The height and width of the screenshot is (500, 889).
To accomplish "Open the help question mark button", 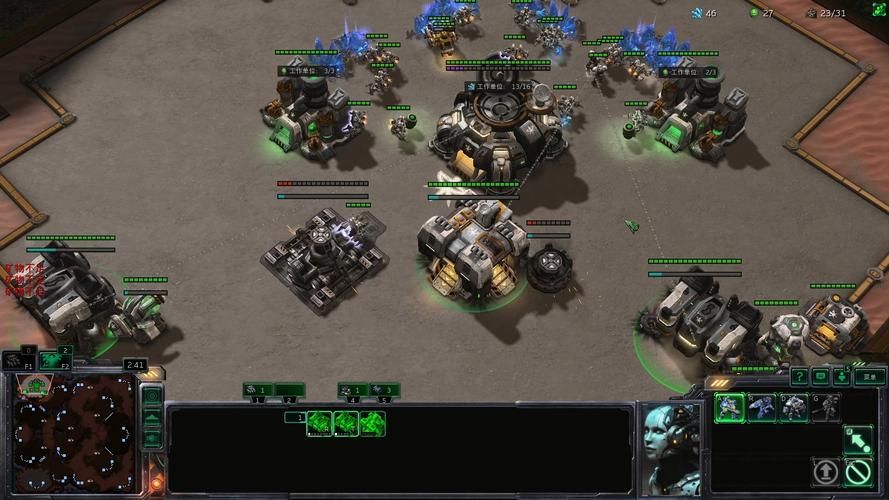I will pos(799,377).
